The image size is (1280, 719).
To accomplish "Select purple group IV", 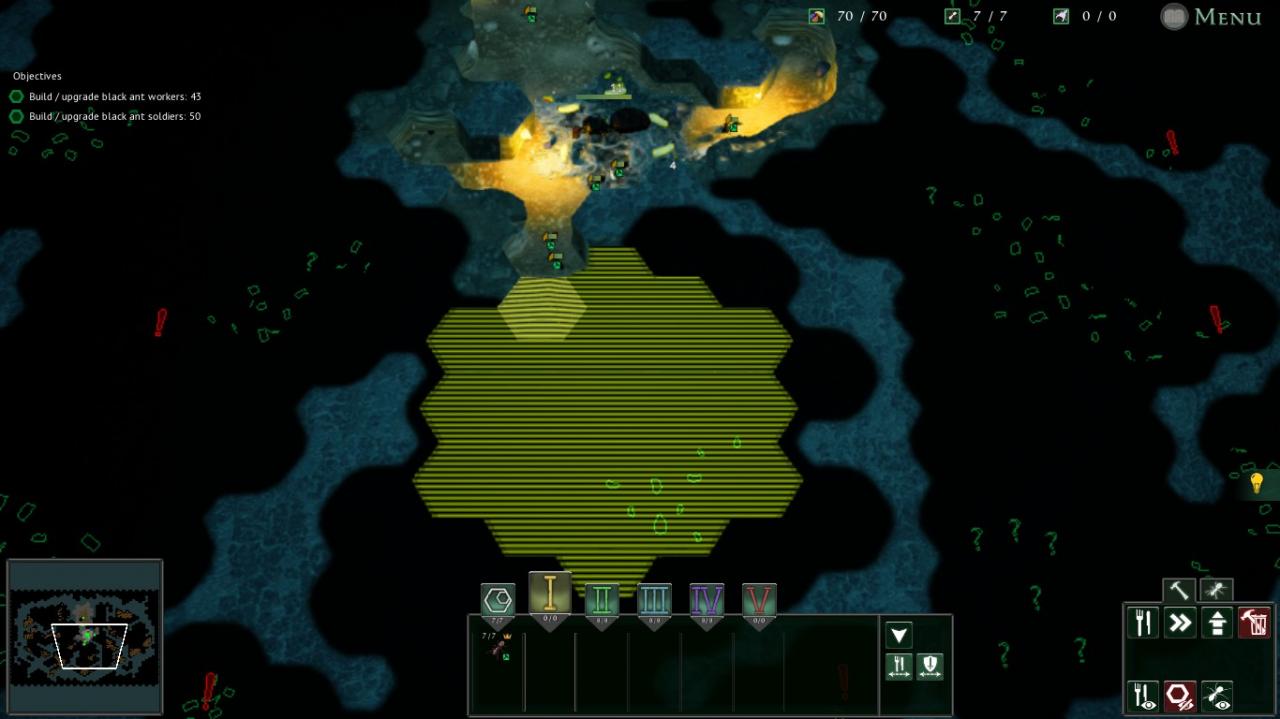I will point(706,601).
